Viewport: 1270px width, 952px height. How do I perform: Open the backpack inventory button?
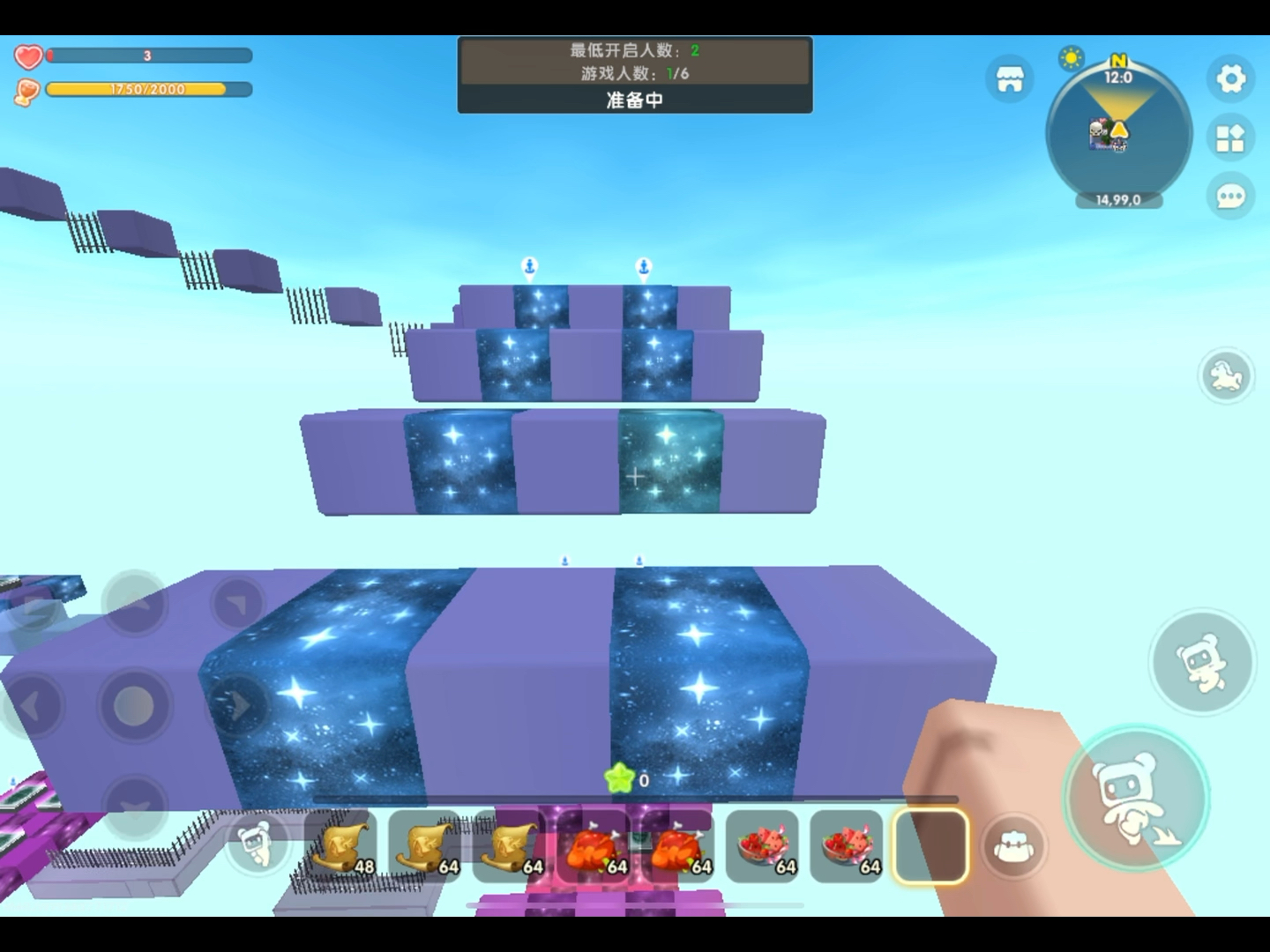point(1014,848)
